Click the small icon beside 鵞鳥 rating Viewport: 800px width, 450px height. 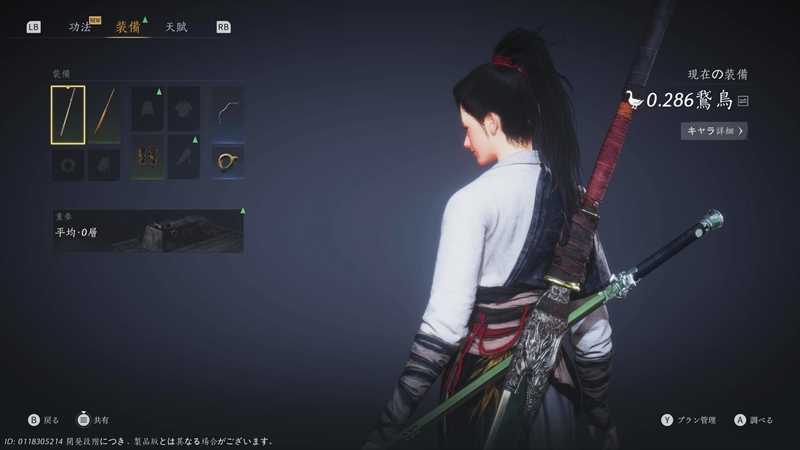[743, 100]
